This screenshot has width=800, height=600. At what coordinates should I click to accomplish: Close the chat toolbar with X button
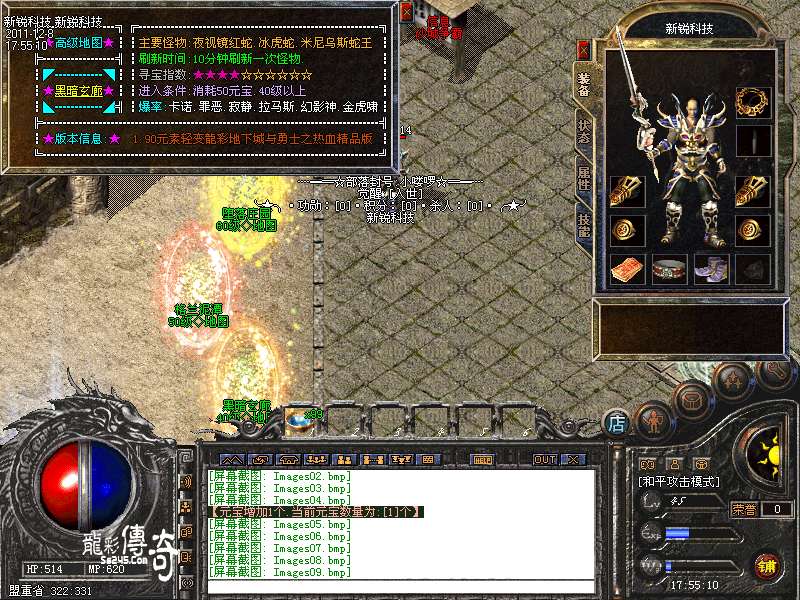coord(573,459)
